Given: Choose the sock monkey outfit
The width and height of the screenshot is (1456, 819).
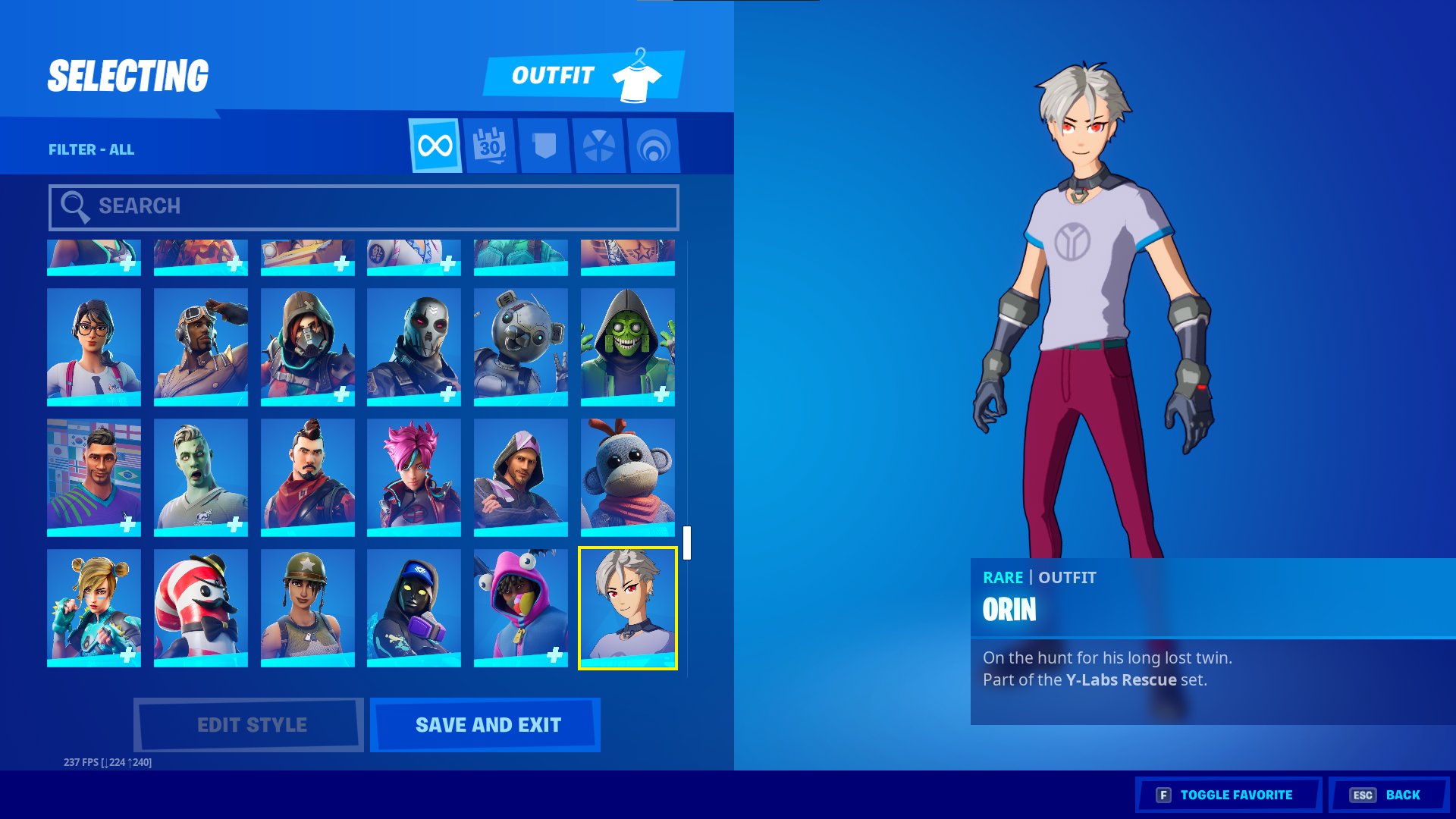Looking at the screenshot, I should pos(627,478).
